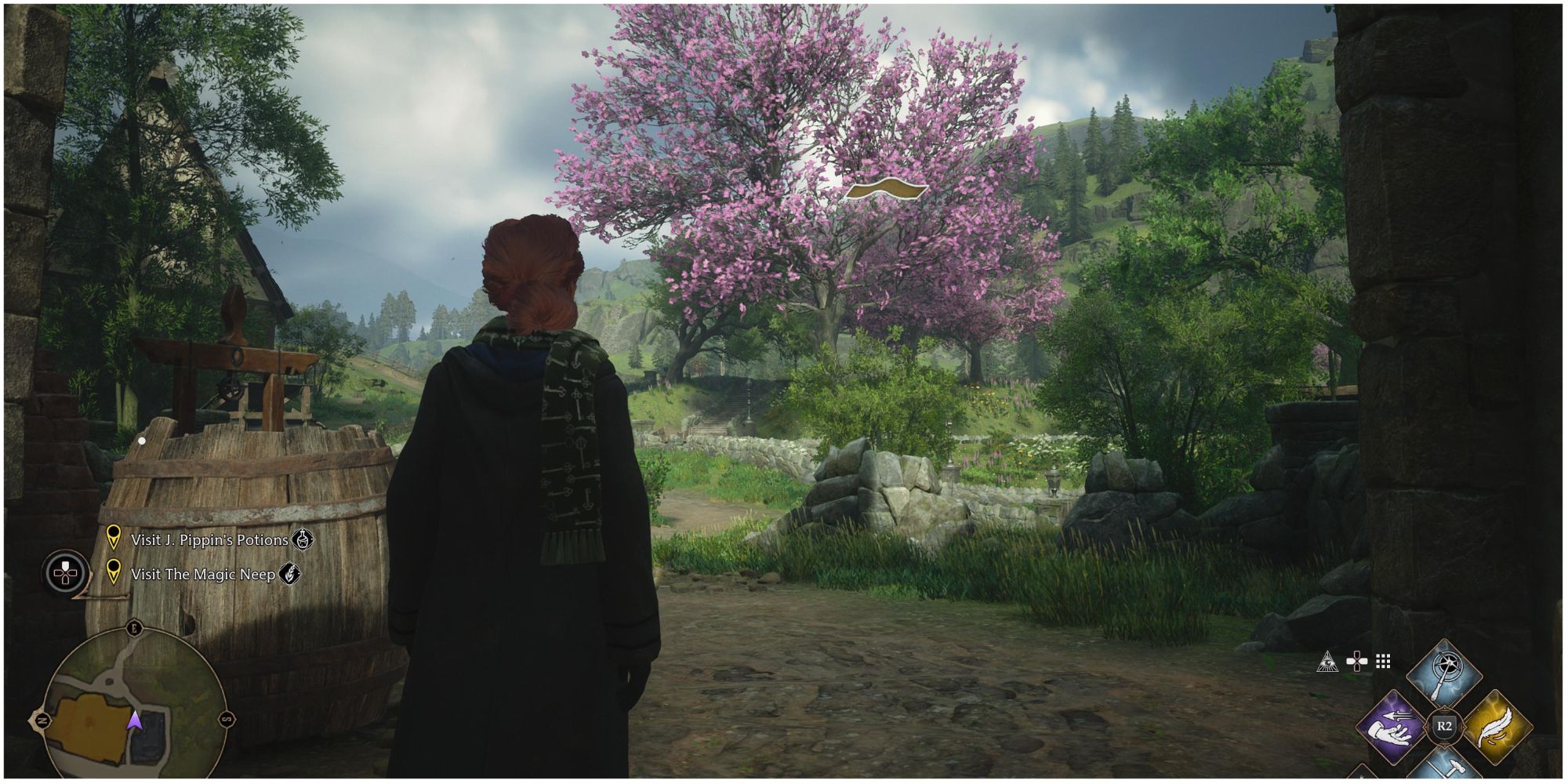Toggle the yellow waypoint marker for J. Pippin's Potions
1568x784 pixels.
click(114, 539)
